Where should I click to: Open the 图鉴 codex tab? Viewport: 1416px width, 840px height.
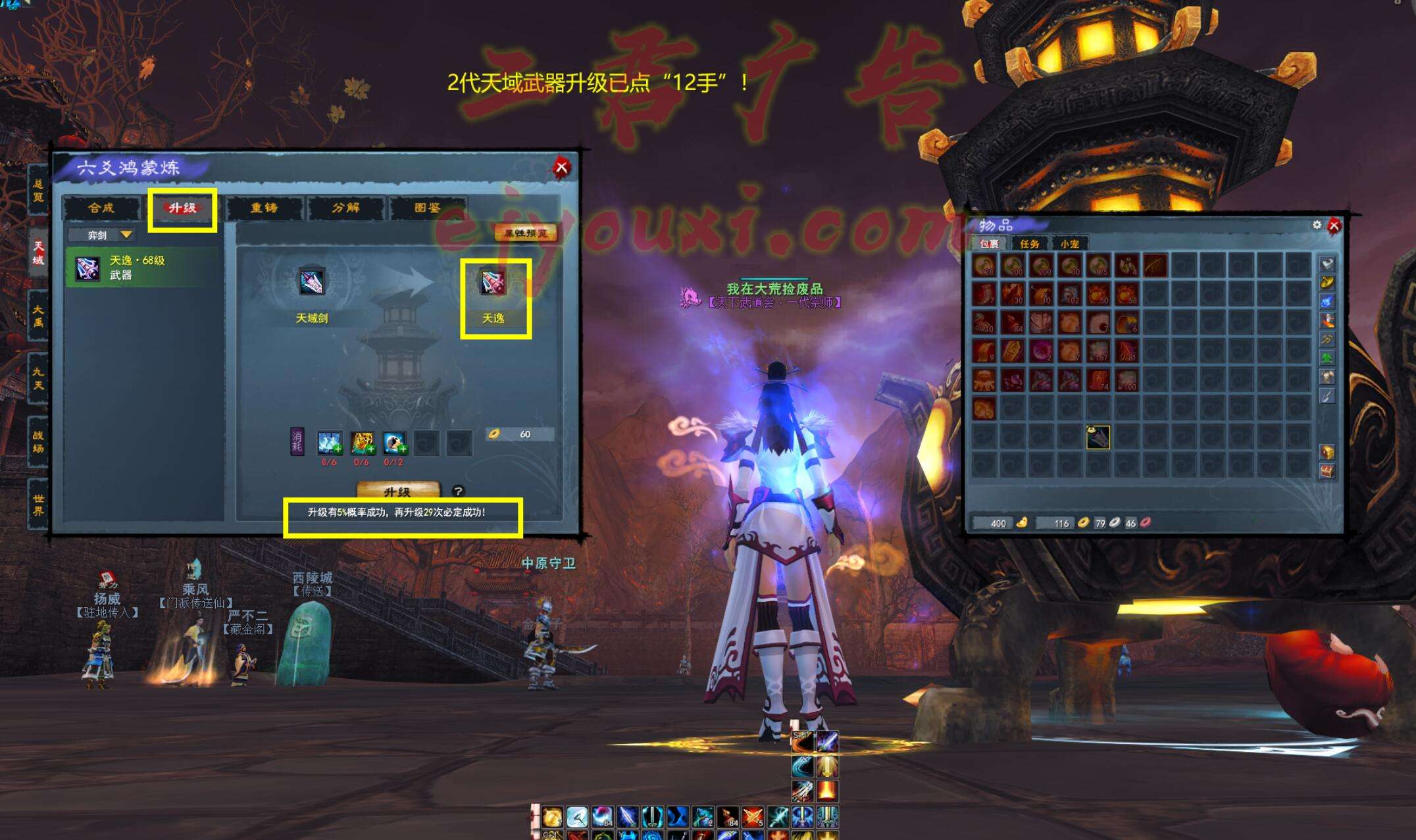pos(427,208)
